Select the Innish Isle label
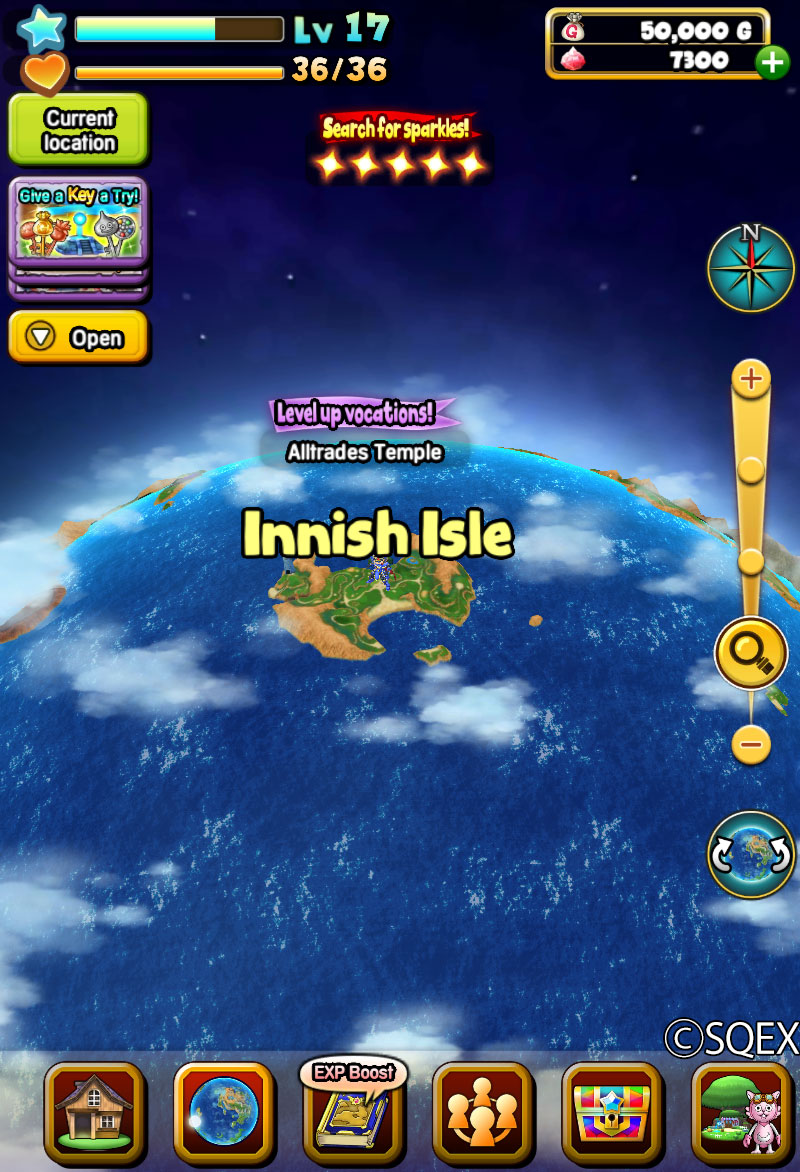The image size is (800, 1172). pos(378,536)
